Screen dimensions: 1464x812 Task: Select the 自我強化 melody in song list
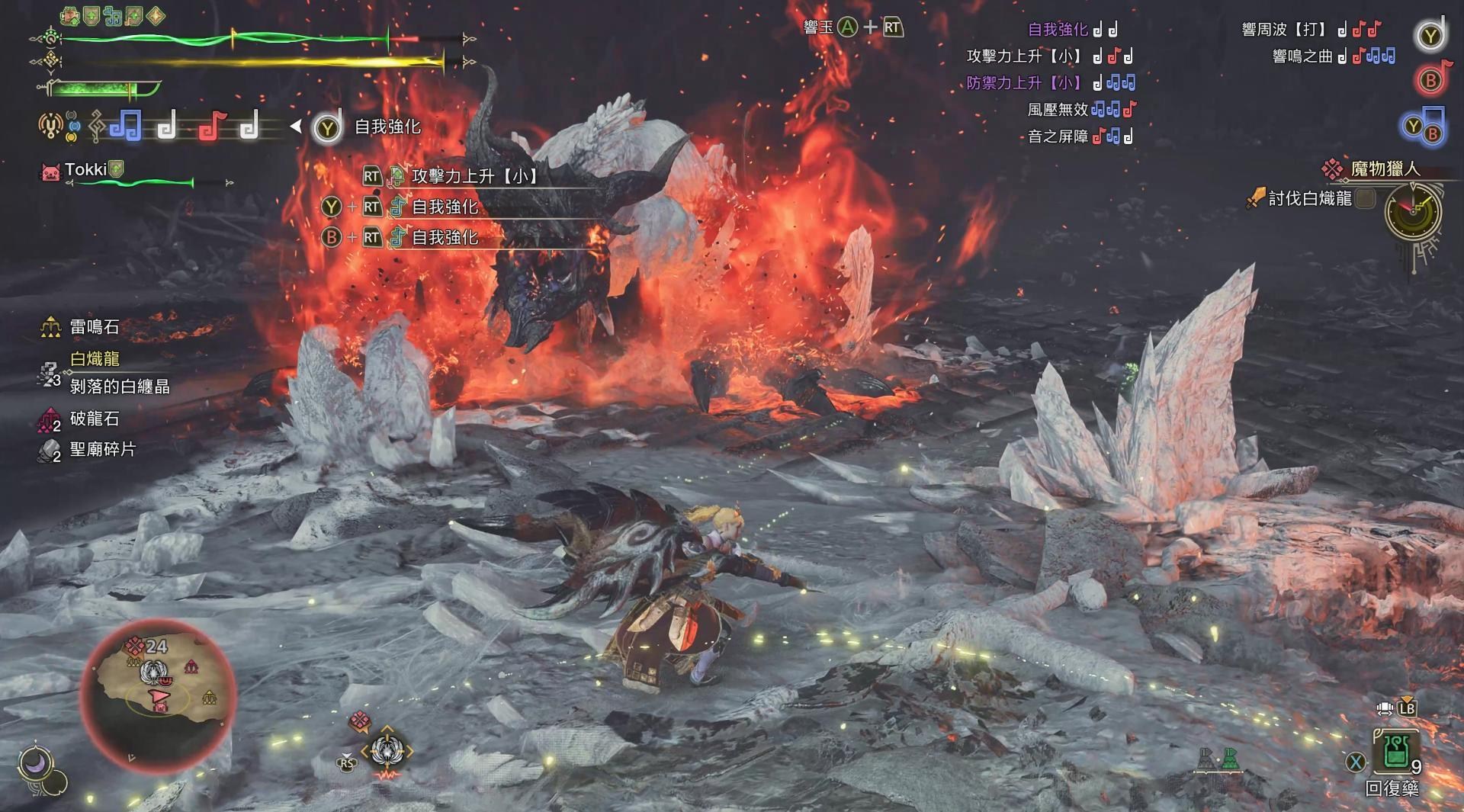point(1058,30)
